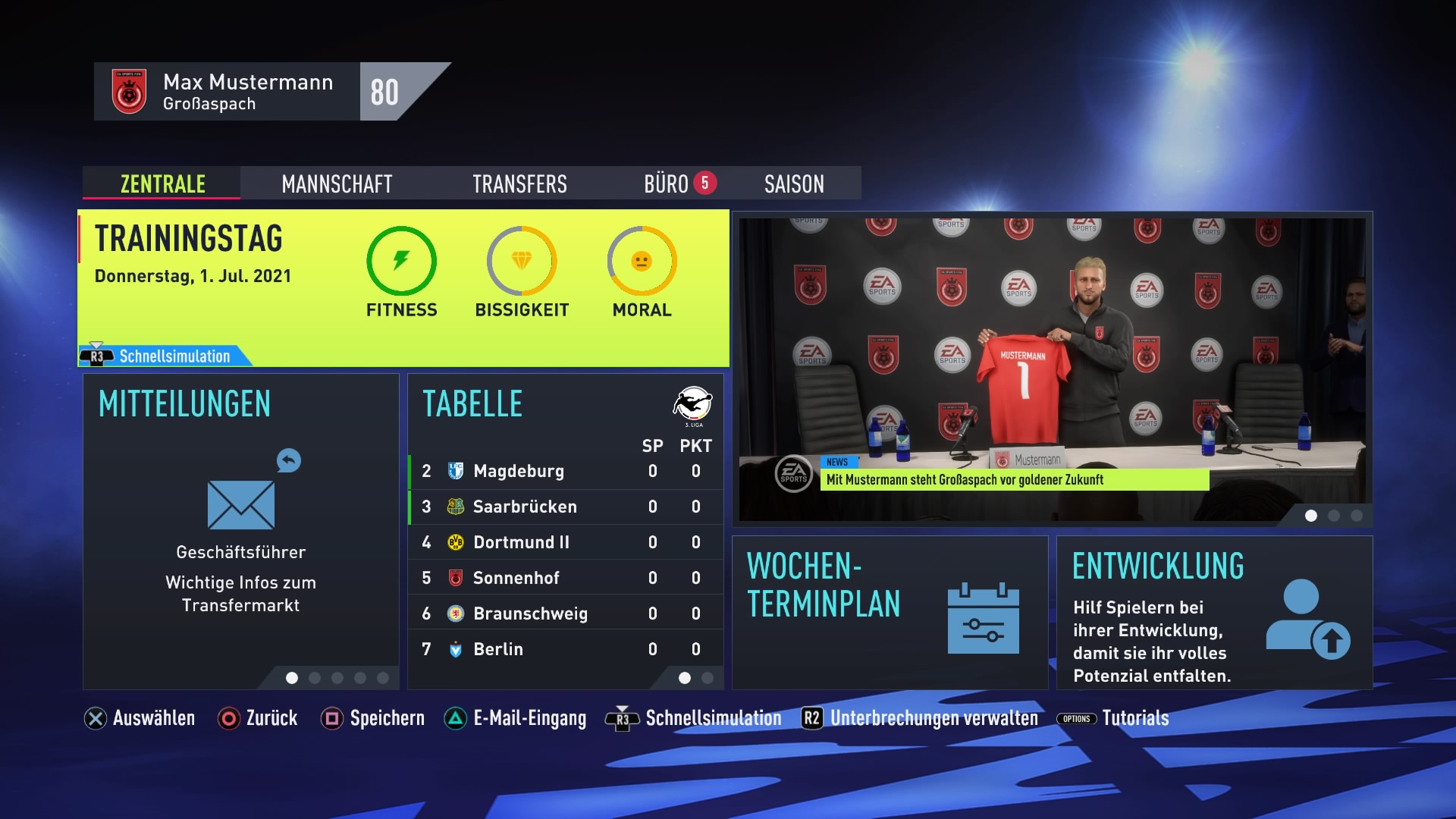Click the Fitness status ring

[401, 262]
